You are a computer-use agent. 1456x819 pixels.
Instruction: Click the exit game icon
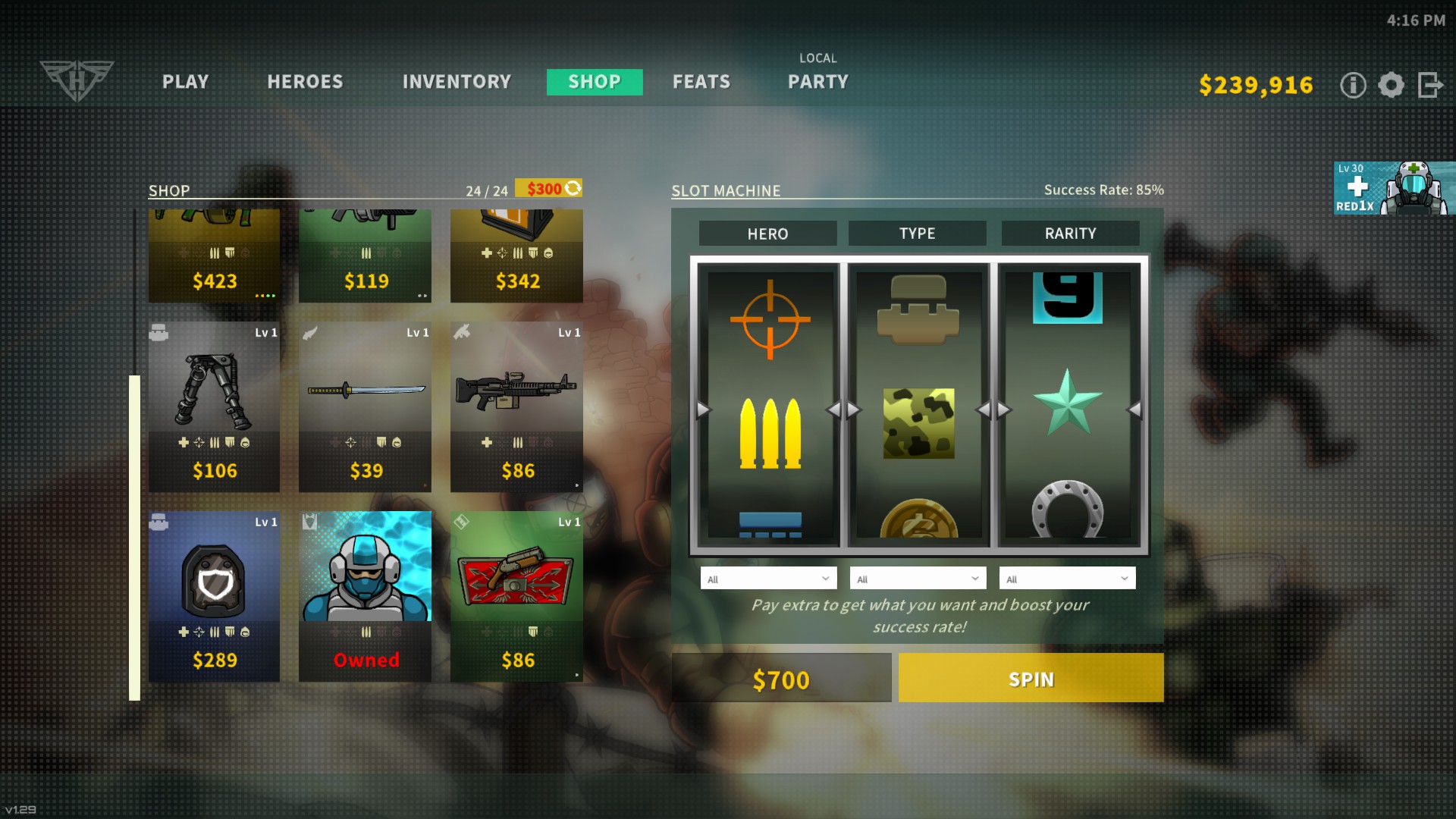point(1430,85)
